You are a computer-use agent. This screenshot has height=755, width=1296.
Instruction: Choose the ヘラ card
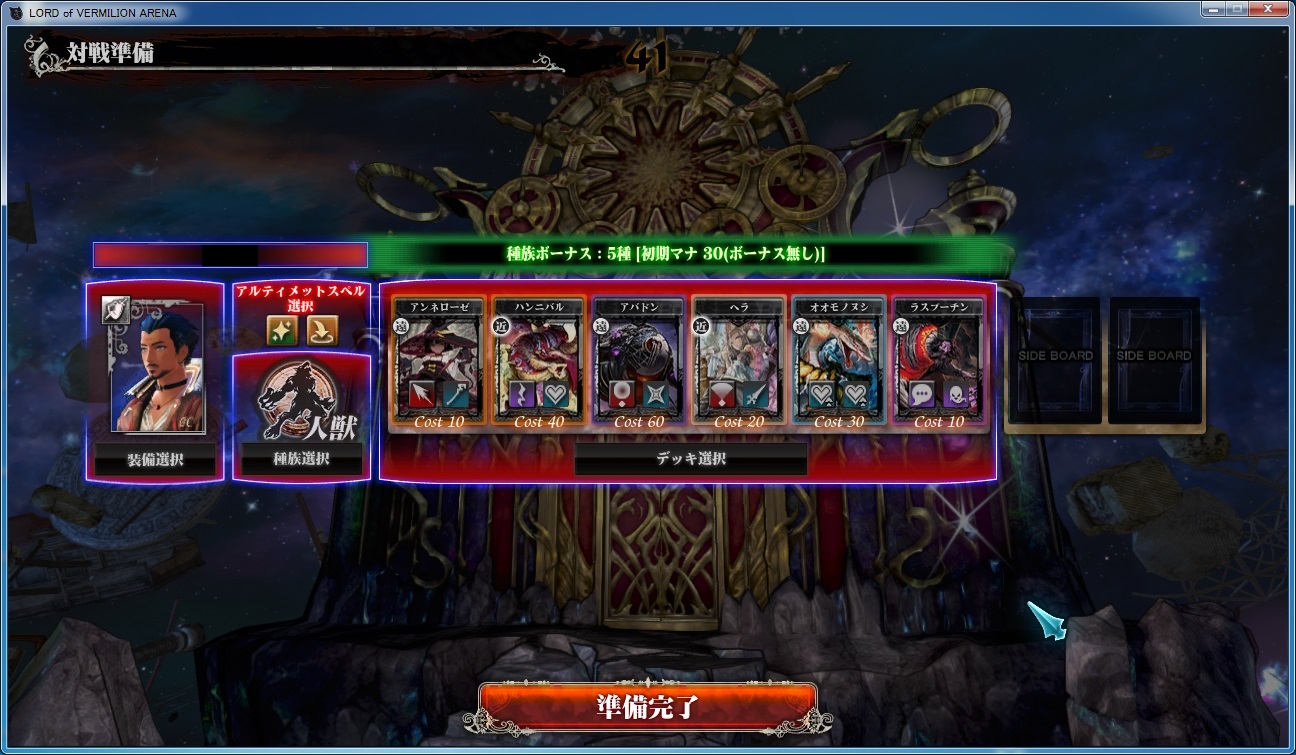(739, 362)
